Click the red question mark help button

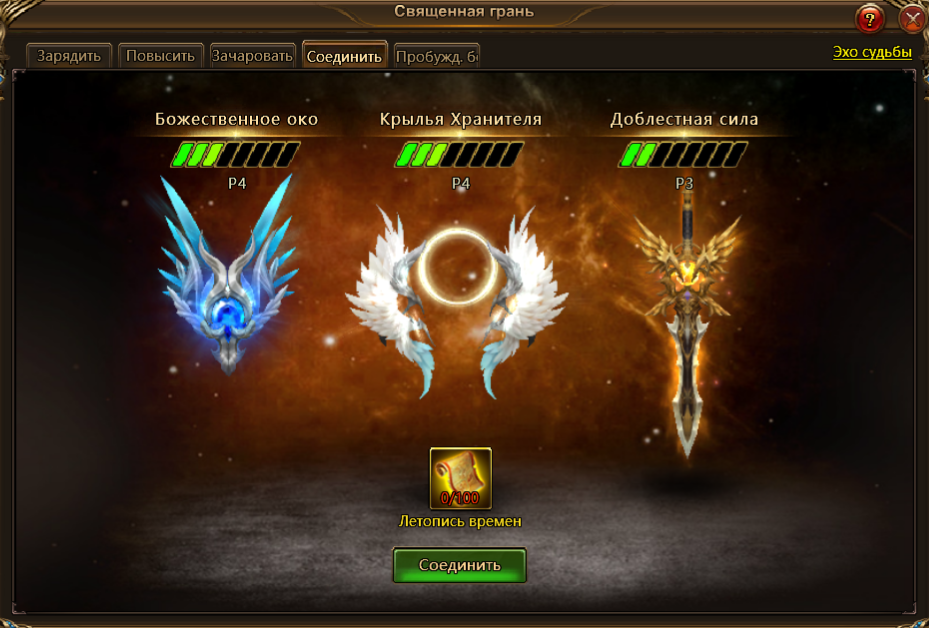tap(870, 19)
